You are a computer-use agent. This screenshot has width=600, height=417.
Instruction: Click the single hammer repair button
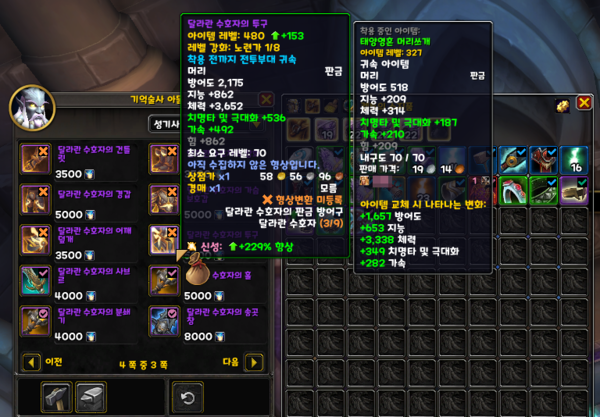pos(57,396)
